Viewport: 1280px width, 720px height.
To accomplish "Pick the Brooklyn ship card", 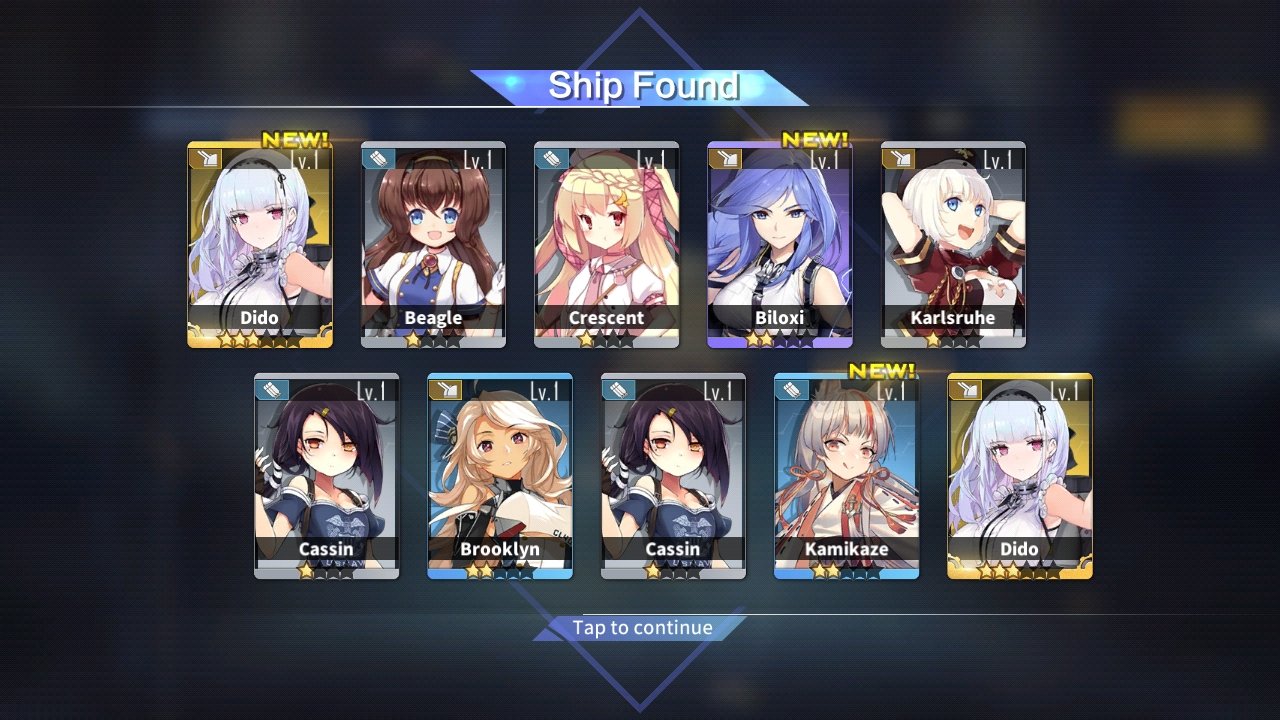I will click(x=500, y=476).
